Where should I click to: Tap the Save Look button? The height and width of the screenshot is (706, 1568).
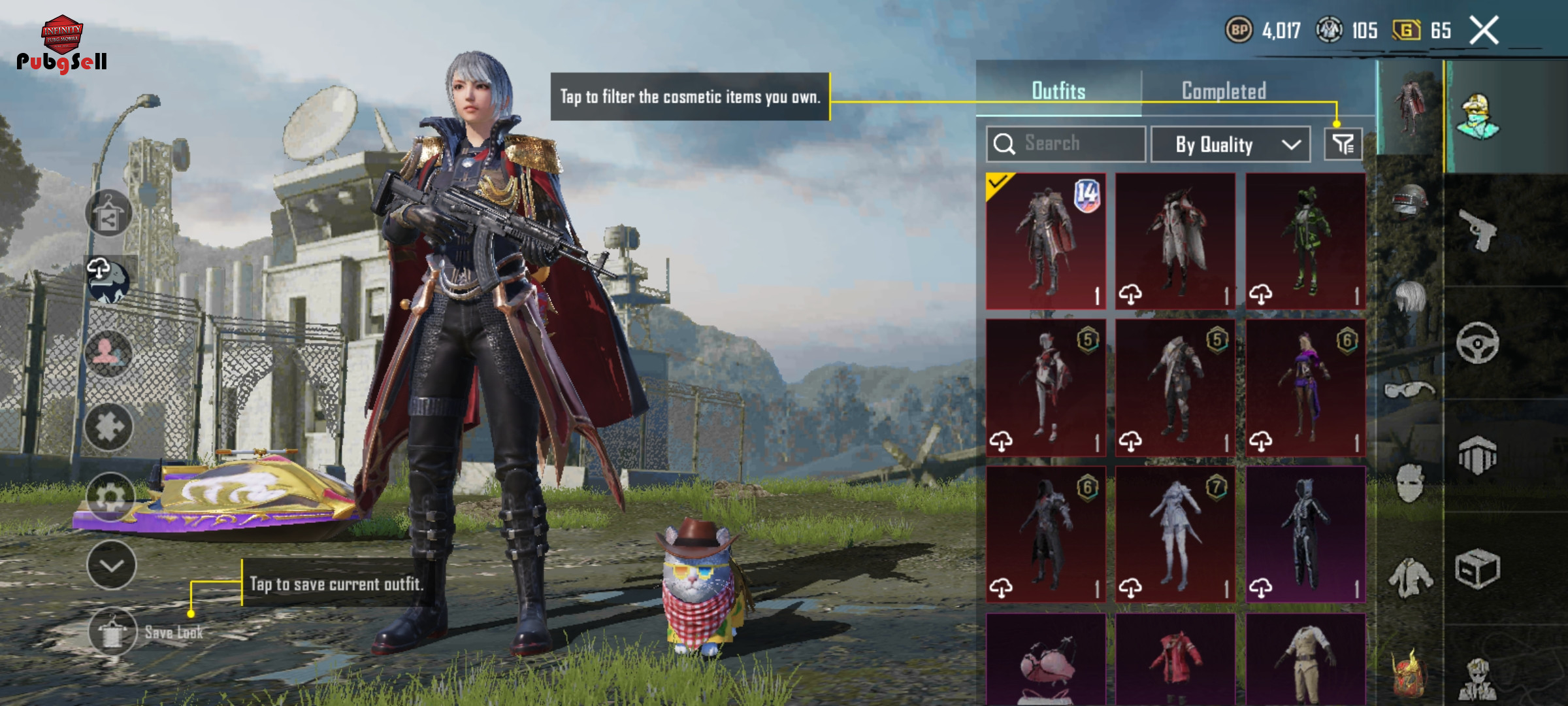(113, 632)
